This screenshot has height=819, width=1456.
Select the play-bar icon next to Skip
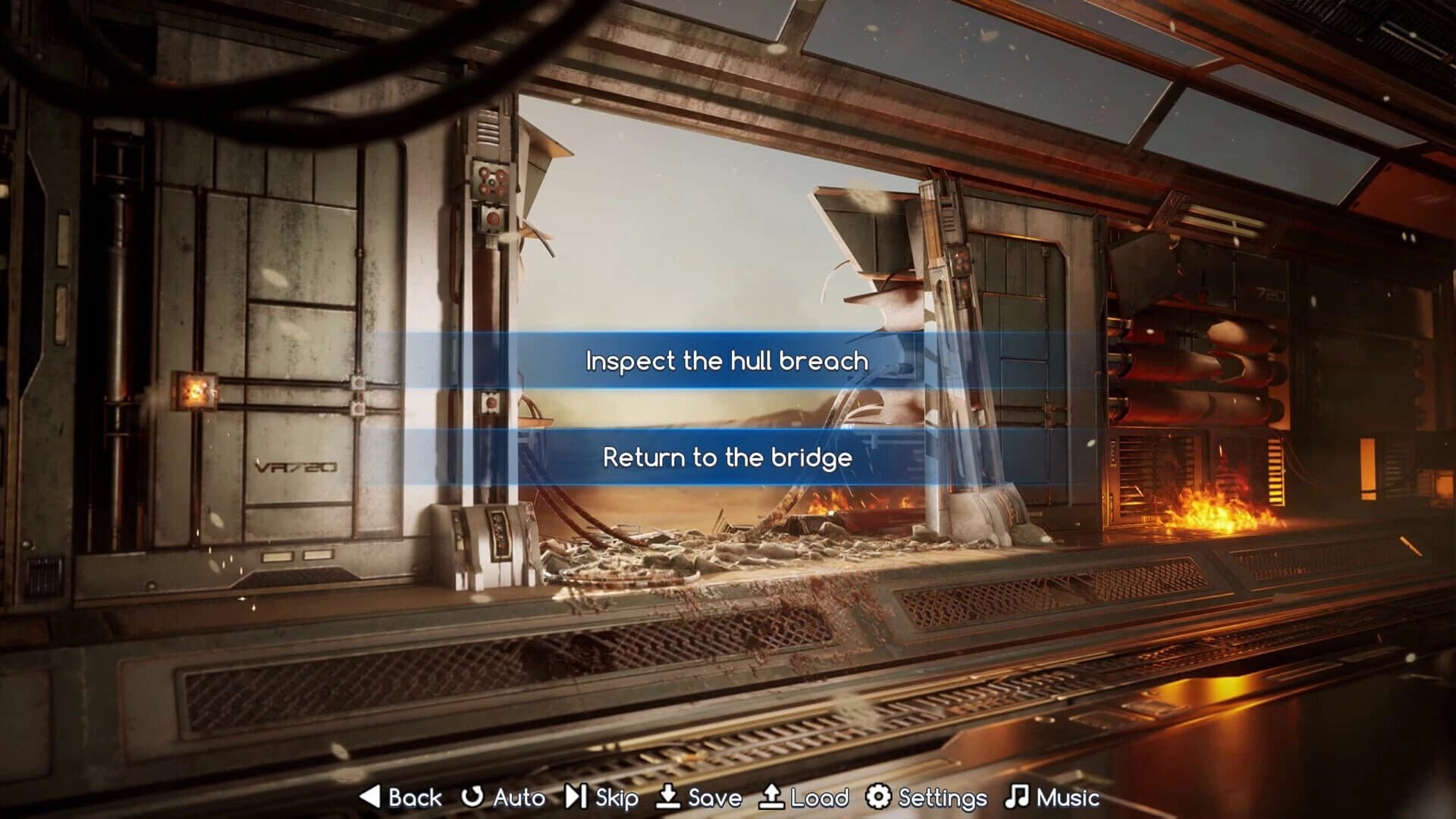[578, 798]
